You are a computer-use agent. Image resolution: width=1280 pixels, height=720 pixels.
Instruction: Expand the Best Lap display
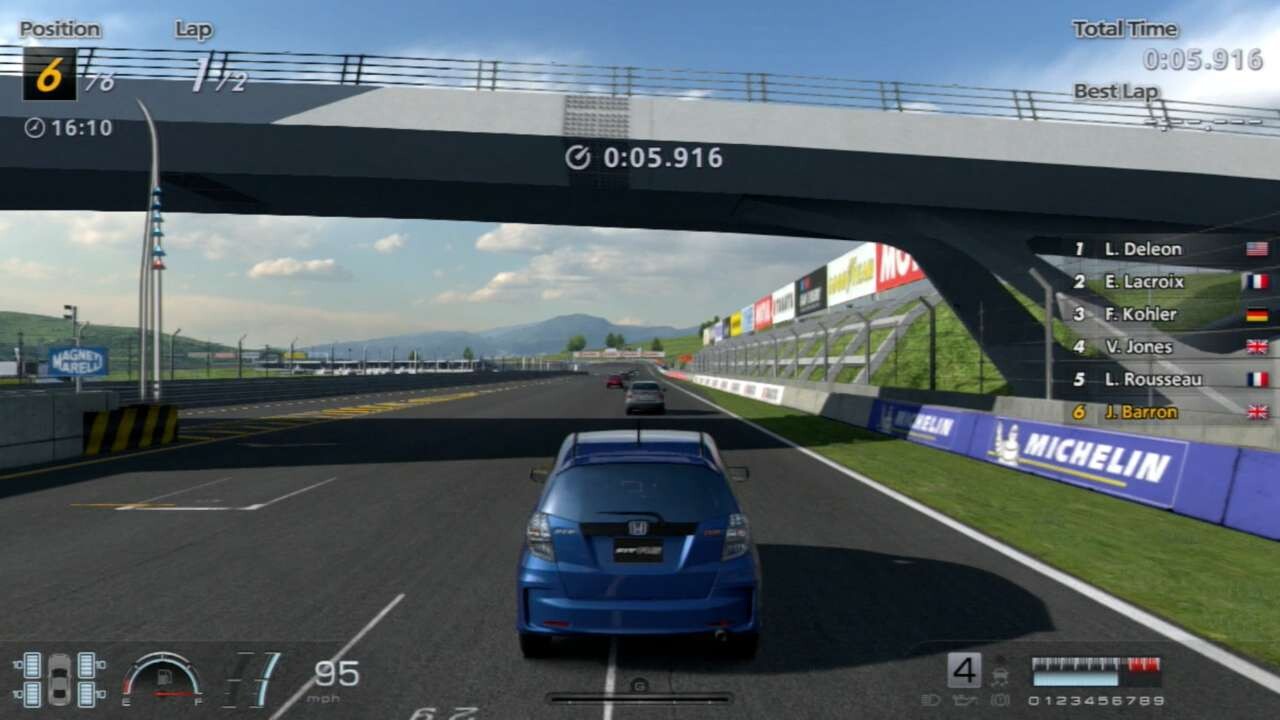[1117, 91]
